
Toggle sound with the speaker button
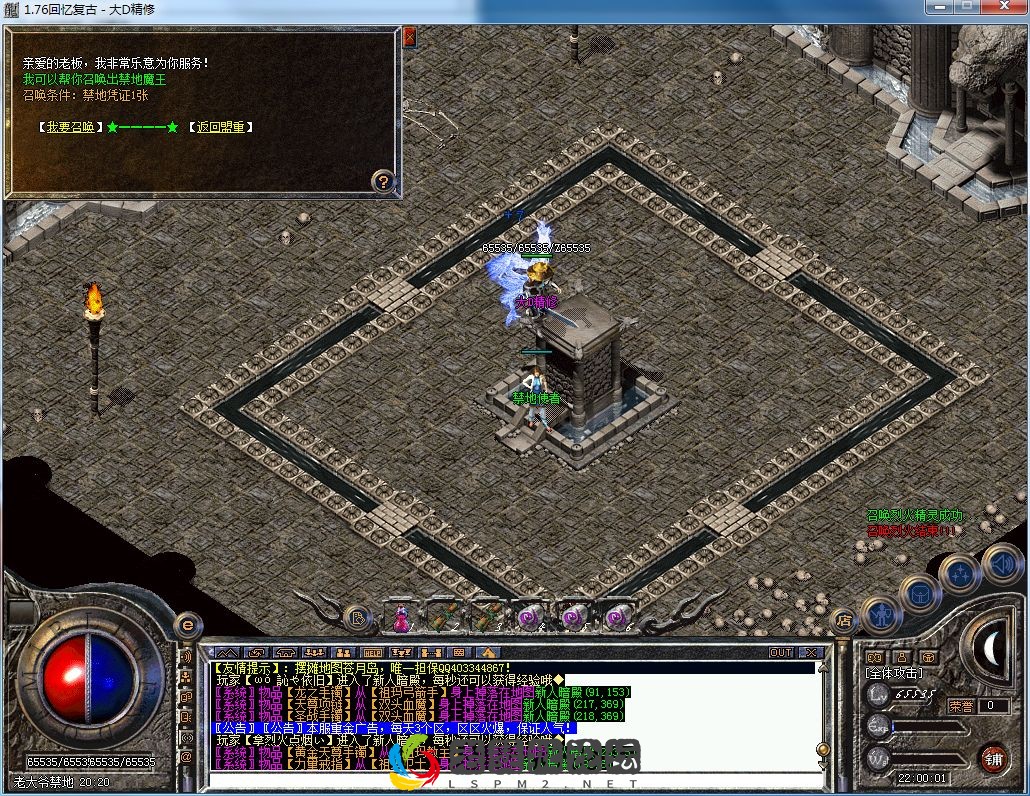999,562
